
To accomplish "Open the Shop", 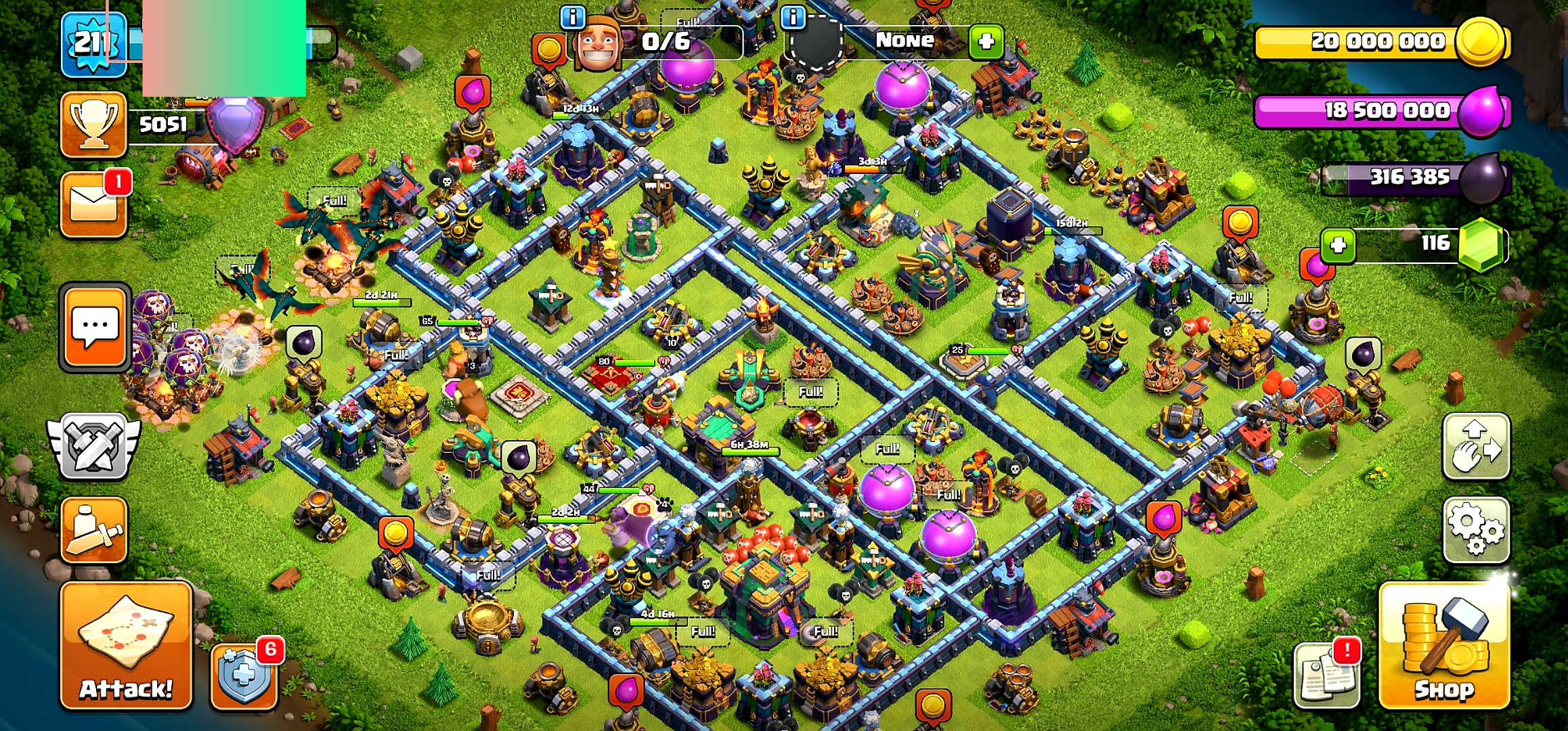I will [x=1444, y=647].
